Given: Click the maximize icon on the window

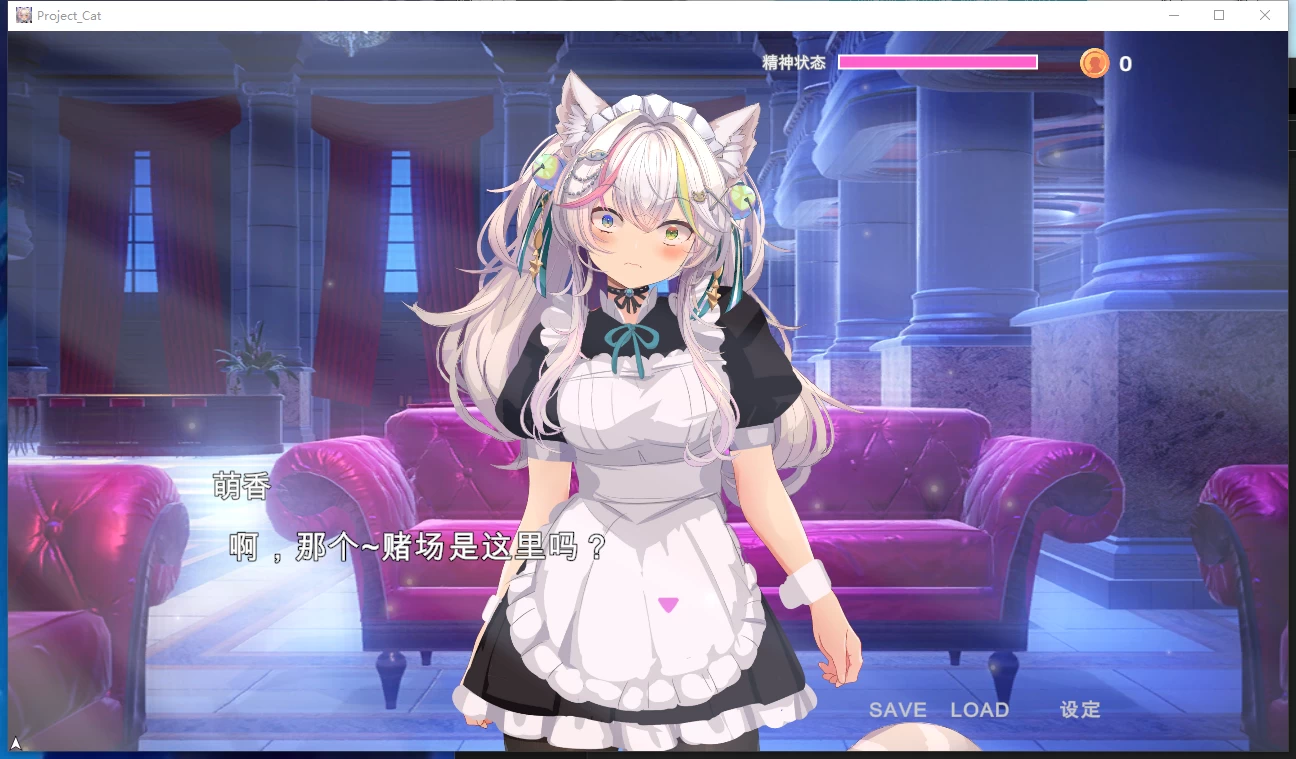Looking at the screenshot, I should 1218,15.
